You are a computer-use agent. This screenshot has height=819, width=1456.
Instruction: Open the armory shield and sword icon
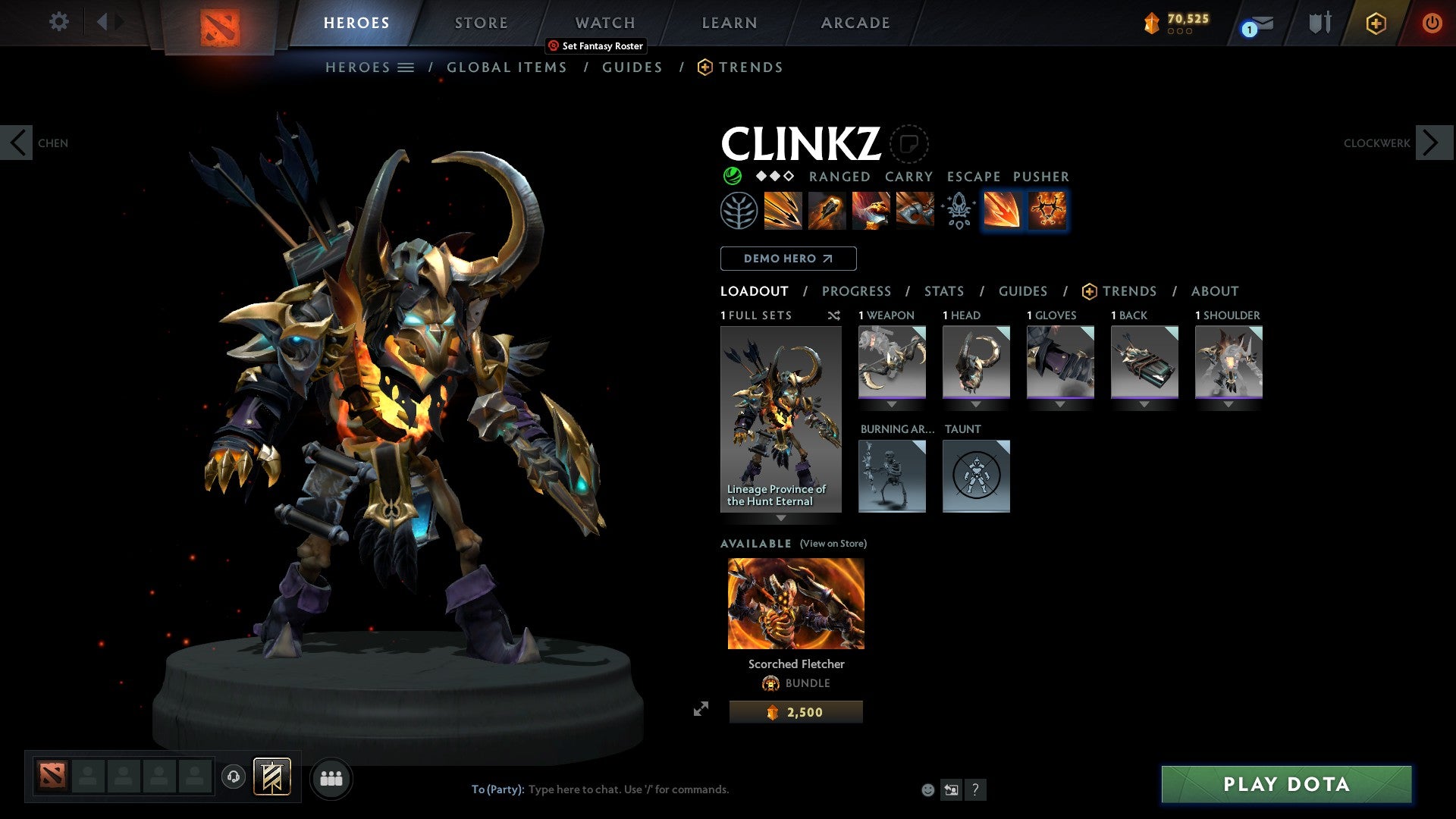(1319, 23)
